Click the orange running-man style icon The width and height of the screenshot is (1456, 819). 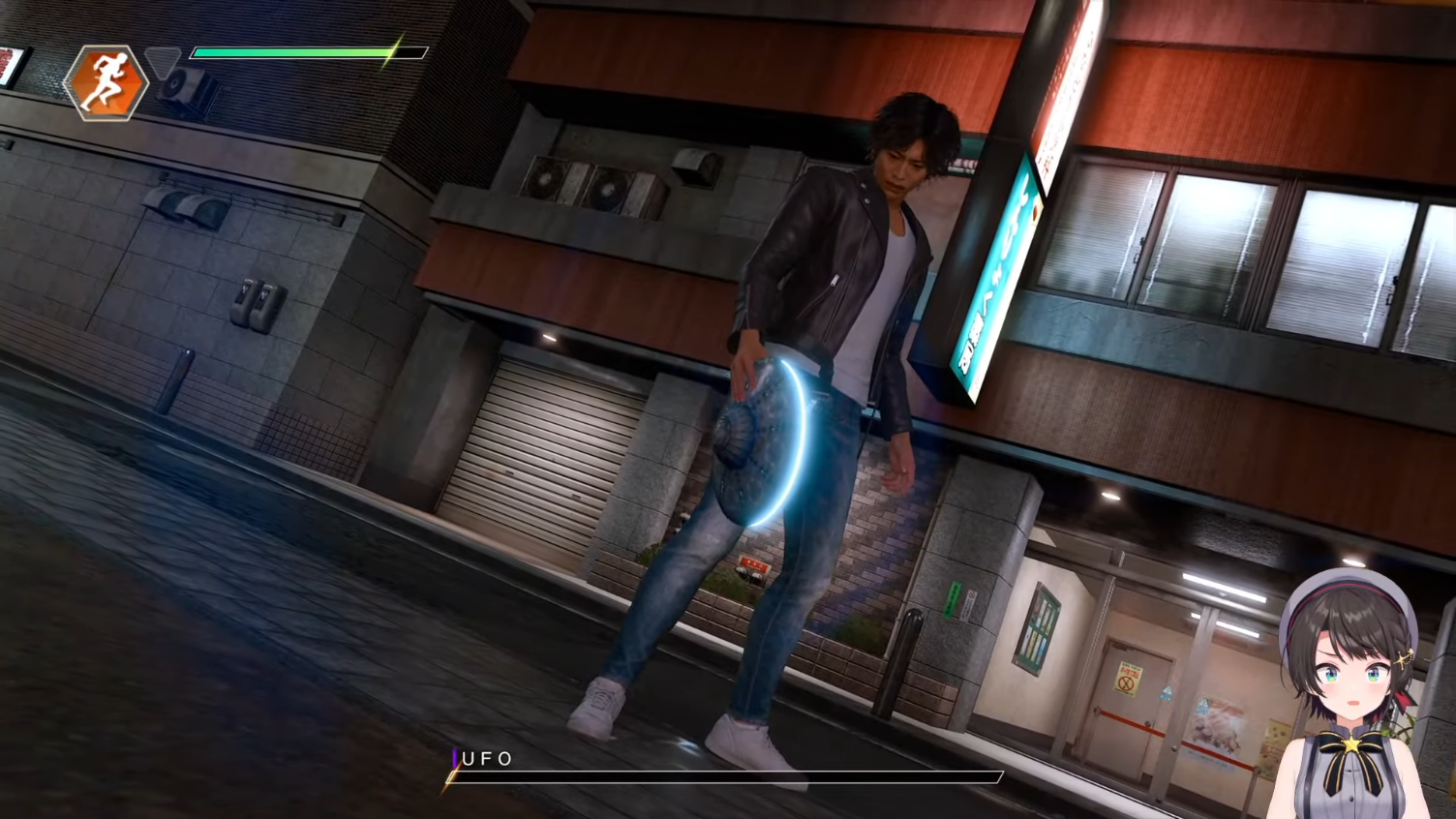pyautogui.click(x=106, y=83)
